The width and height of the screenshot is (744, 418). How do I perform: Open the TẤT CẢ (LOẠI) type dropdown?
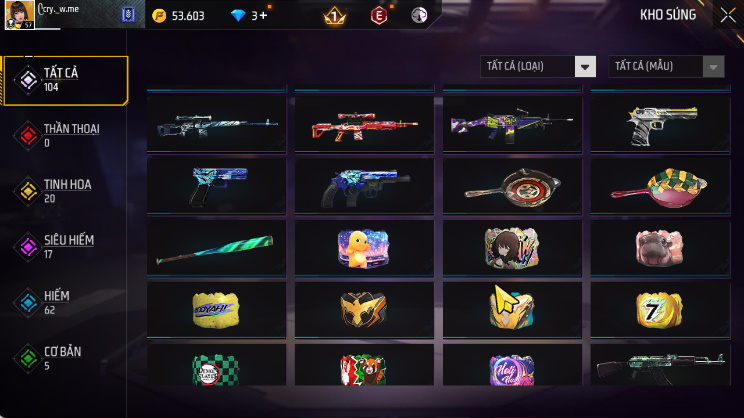[x=539, y=66]
